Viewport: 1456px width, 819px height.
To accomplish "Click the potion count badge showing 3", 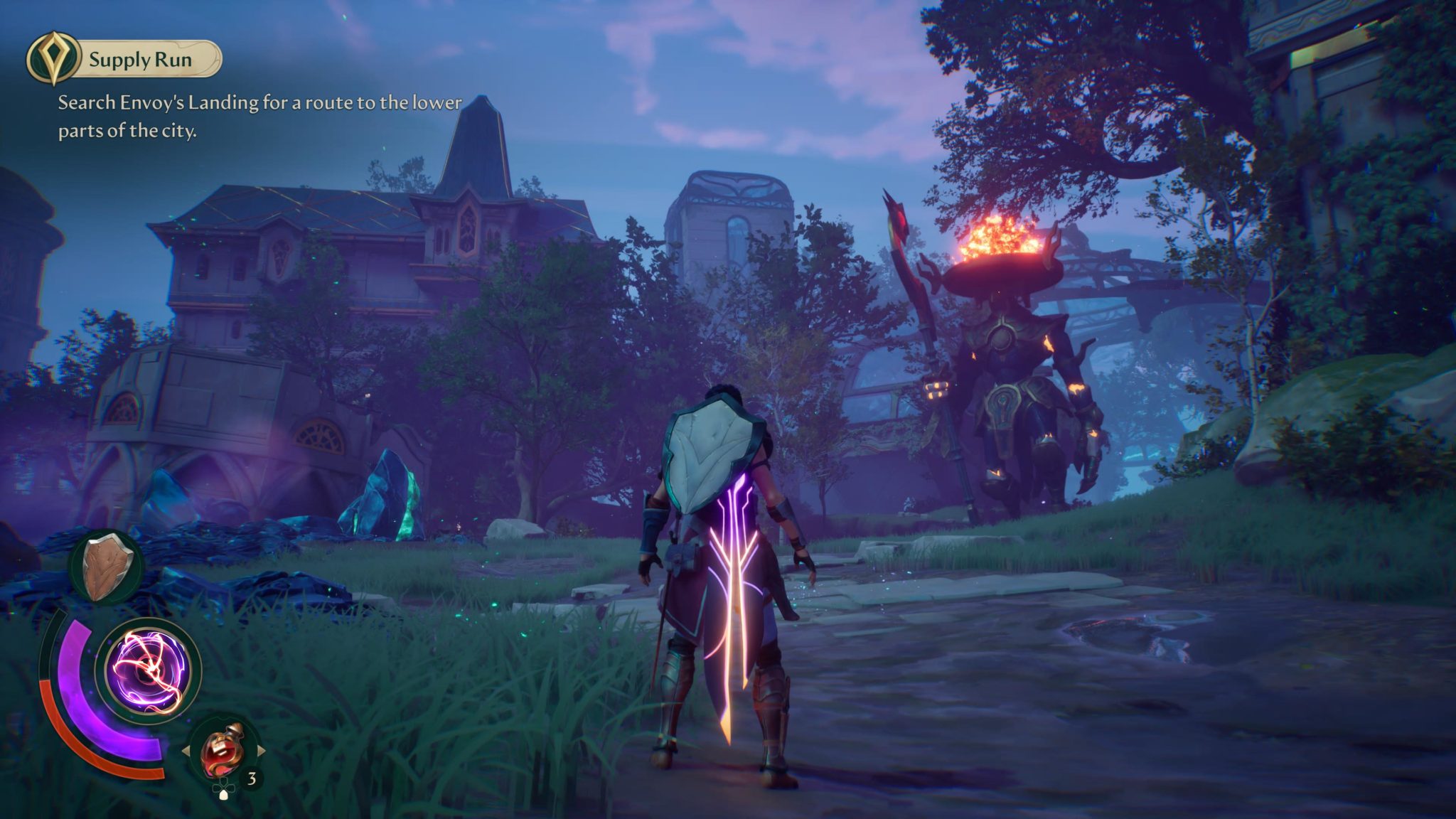I will coord(252,776).
